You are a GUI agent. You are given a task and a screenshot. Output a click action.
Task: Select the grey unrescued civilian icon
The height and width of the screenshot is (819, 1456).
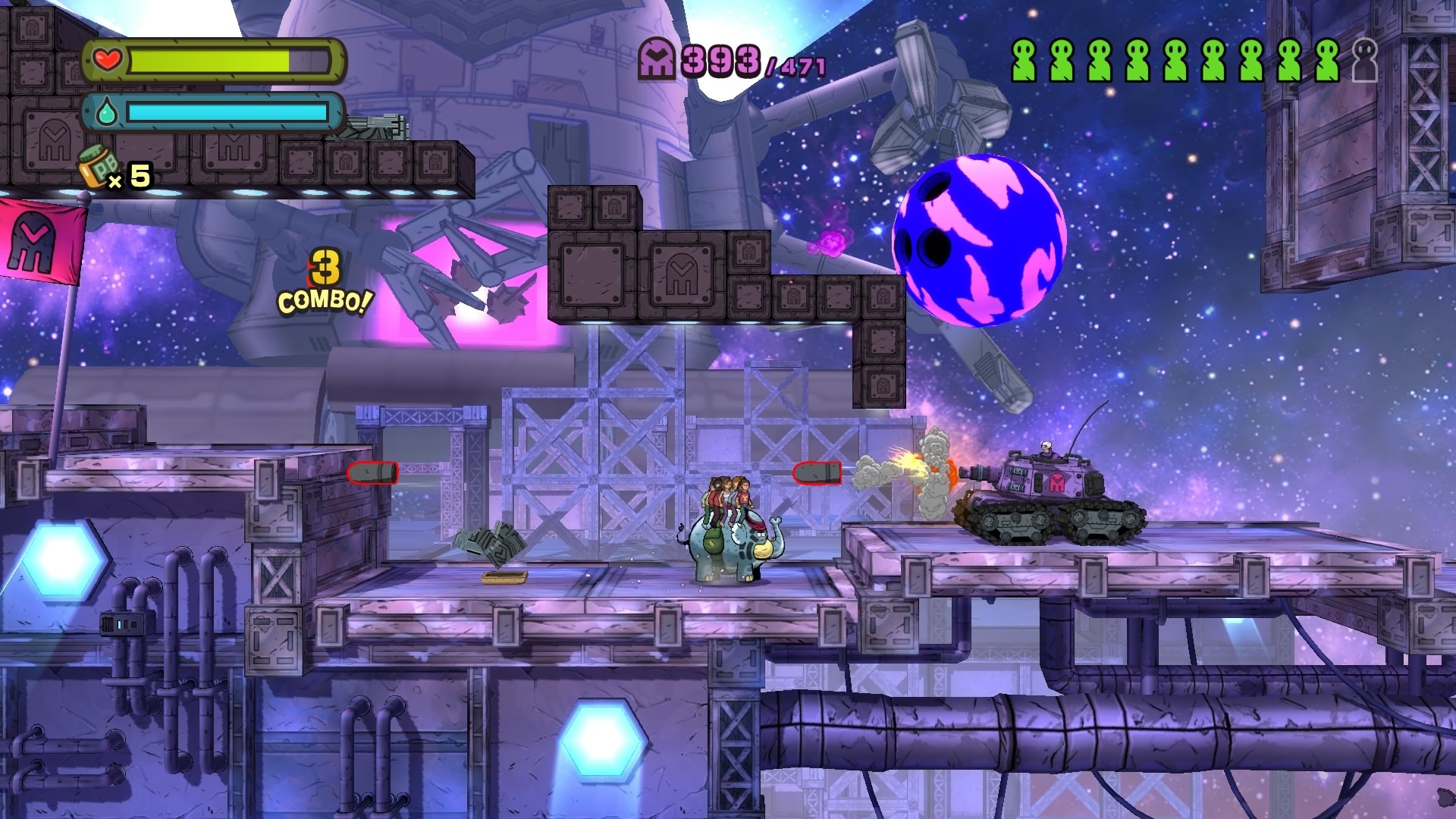pos(1364,61)
